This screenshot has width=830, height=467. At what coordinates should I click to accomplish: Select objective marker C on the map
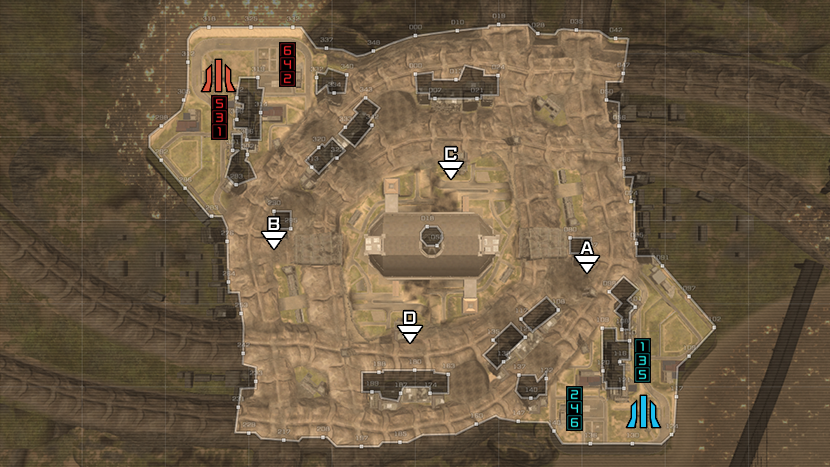click(x=451, y=162)
